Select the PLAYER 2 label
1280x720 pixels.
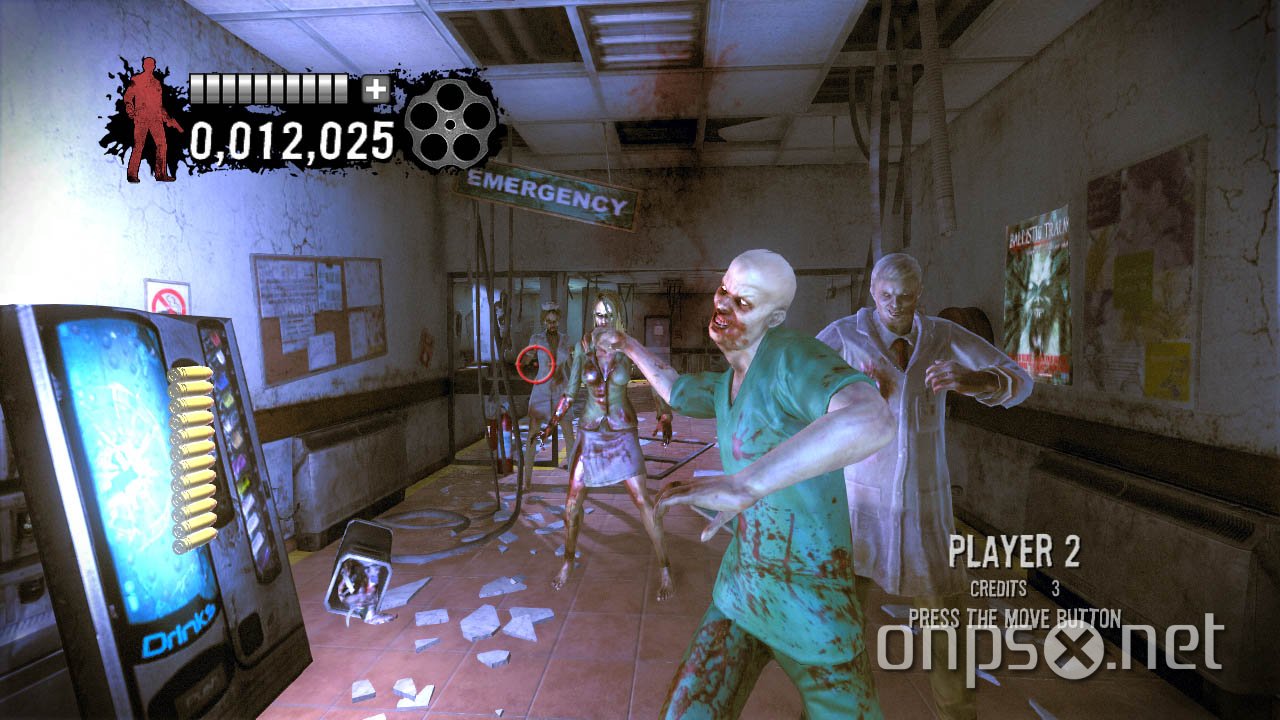point(1015,550)
